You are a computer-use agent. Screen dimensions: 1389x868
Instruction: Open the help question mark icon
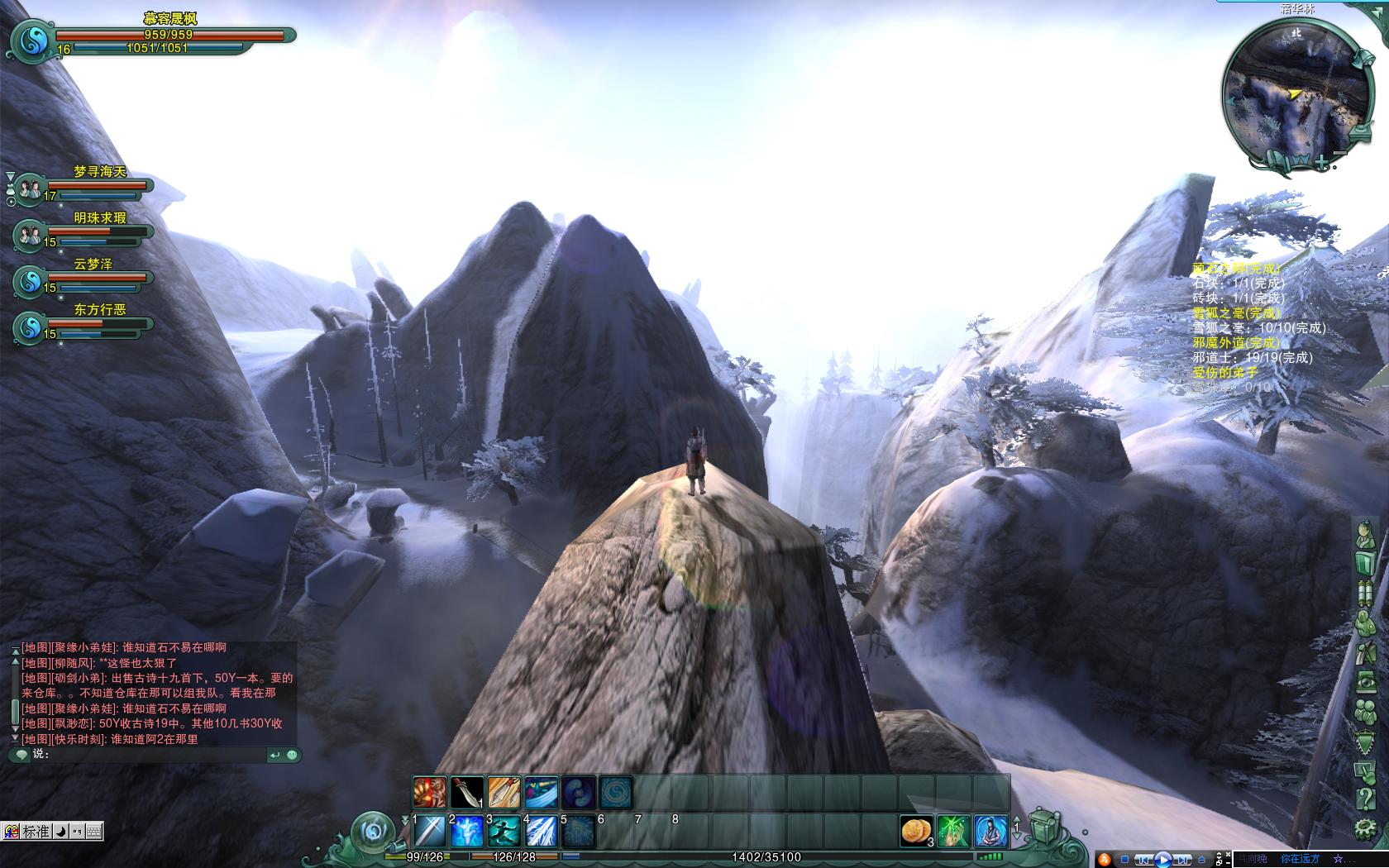tap(1366, 799)
